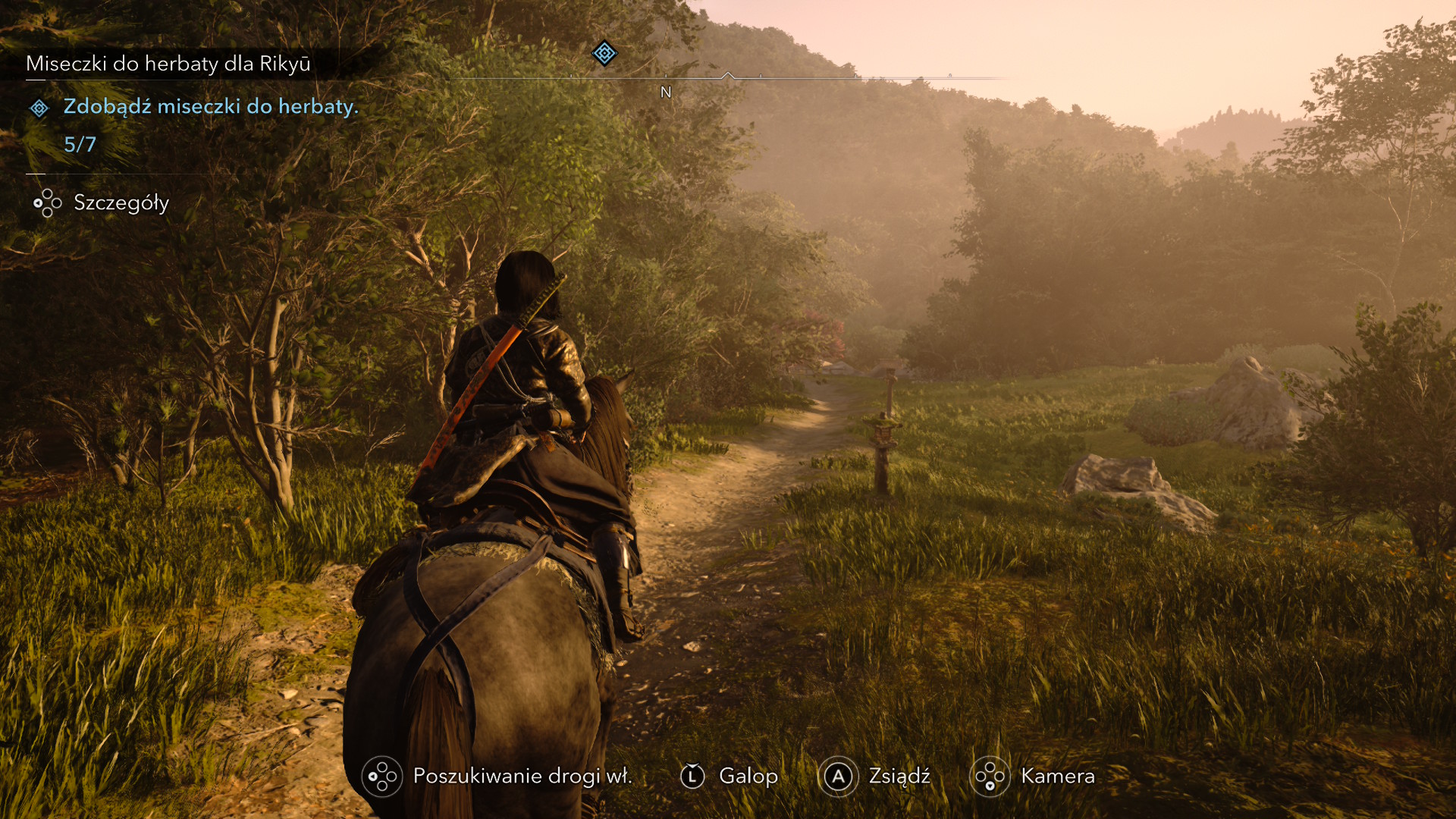Select the quest title Miseczki do herbaty dla Rikyū
The image size is (1456, 819).
pyautogui.click(x=168, y=64)
